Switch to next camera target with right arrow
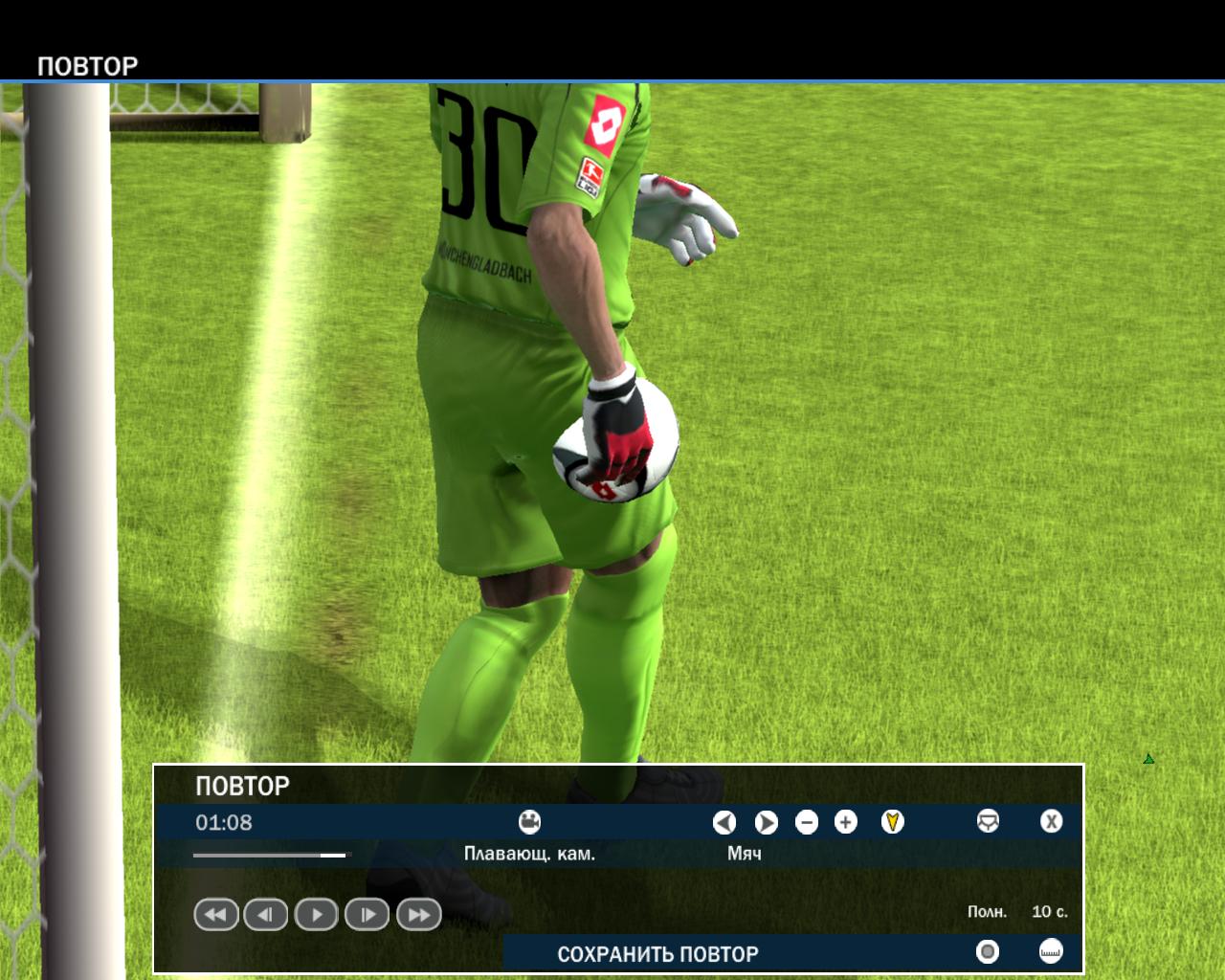Screen dimensions: 1225x980 (766, 822)
